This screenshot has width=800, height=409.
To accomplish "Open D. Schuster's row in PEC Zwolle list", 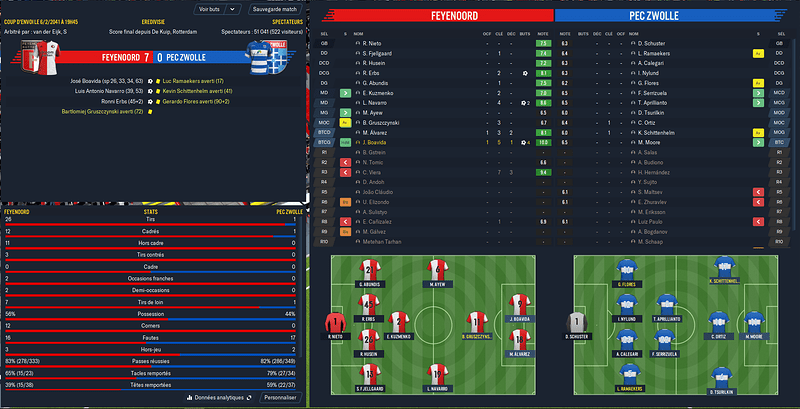I will [x=651, y=44].
